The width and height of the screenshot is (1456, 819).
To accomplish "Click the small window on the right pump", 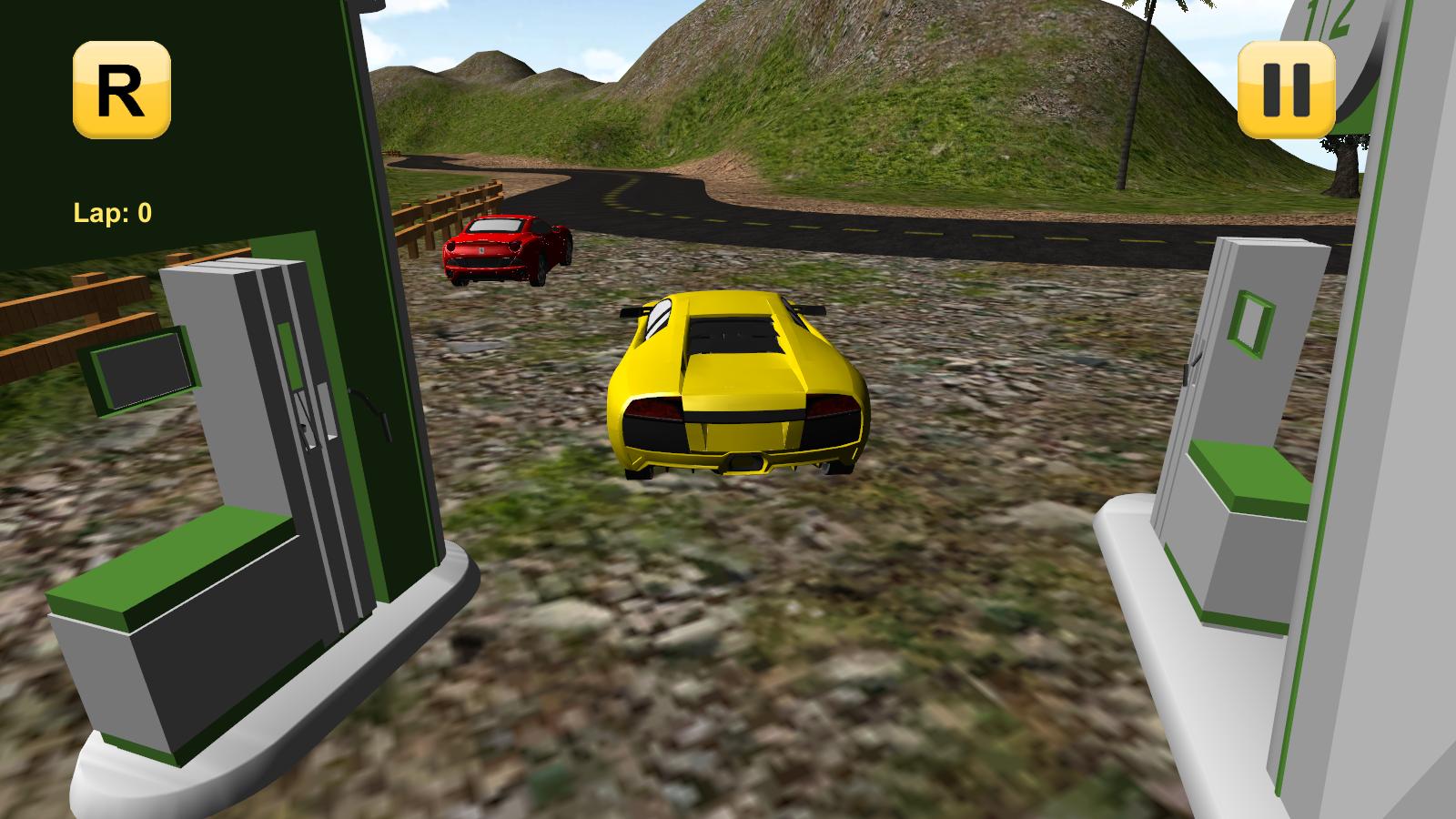I will coord(1249,320).
